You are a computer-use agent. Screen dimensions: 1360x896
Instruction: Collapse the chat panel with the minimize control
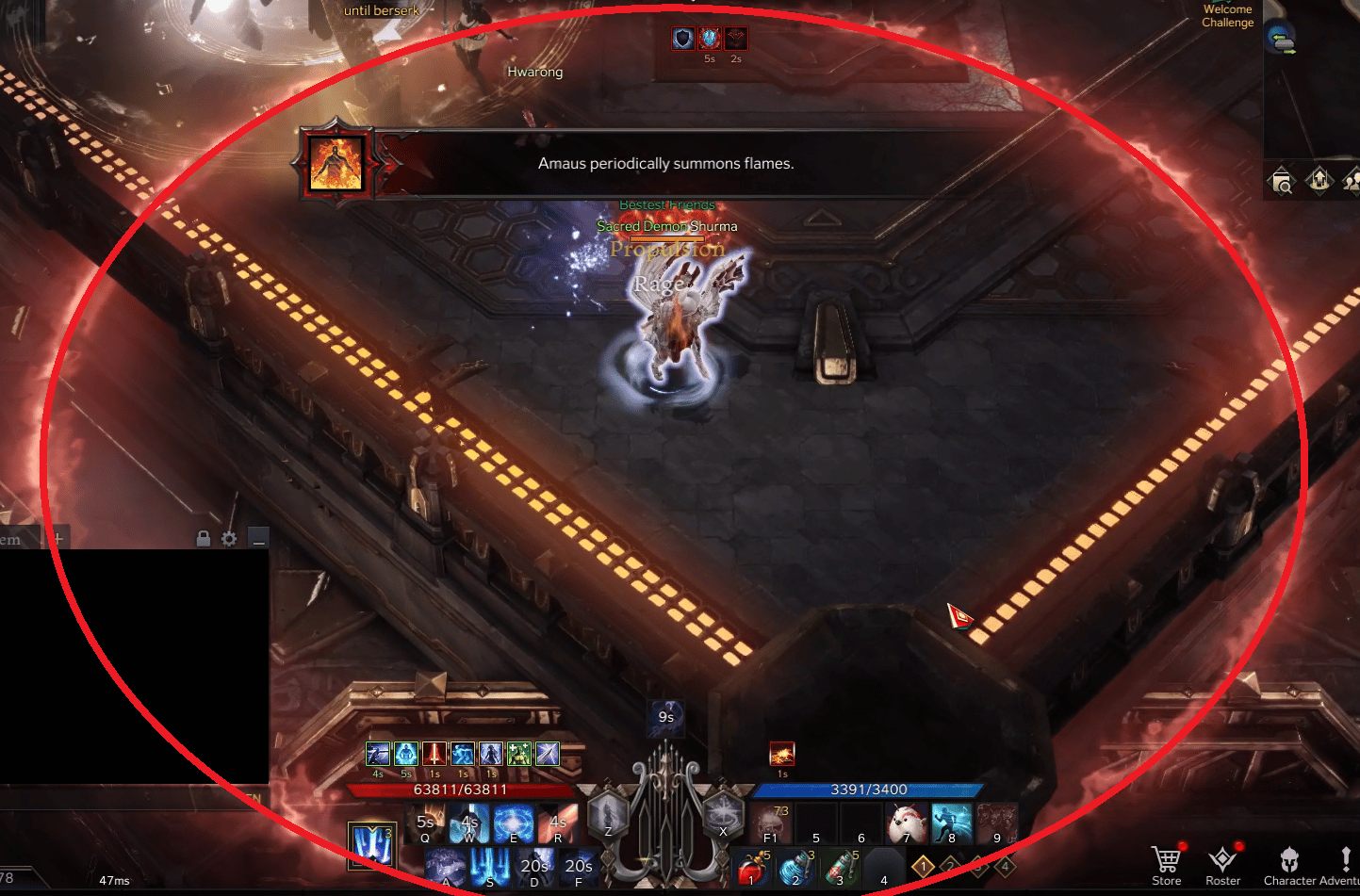coord(257,537)
